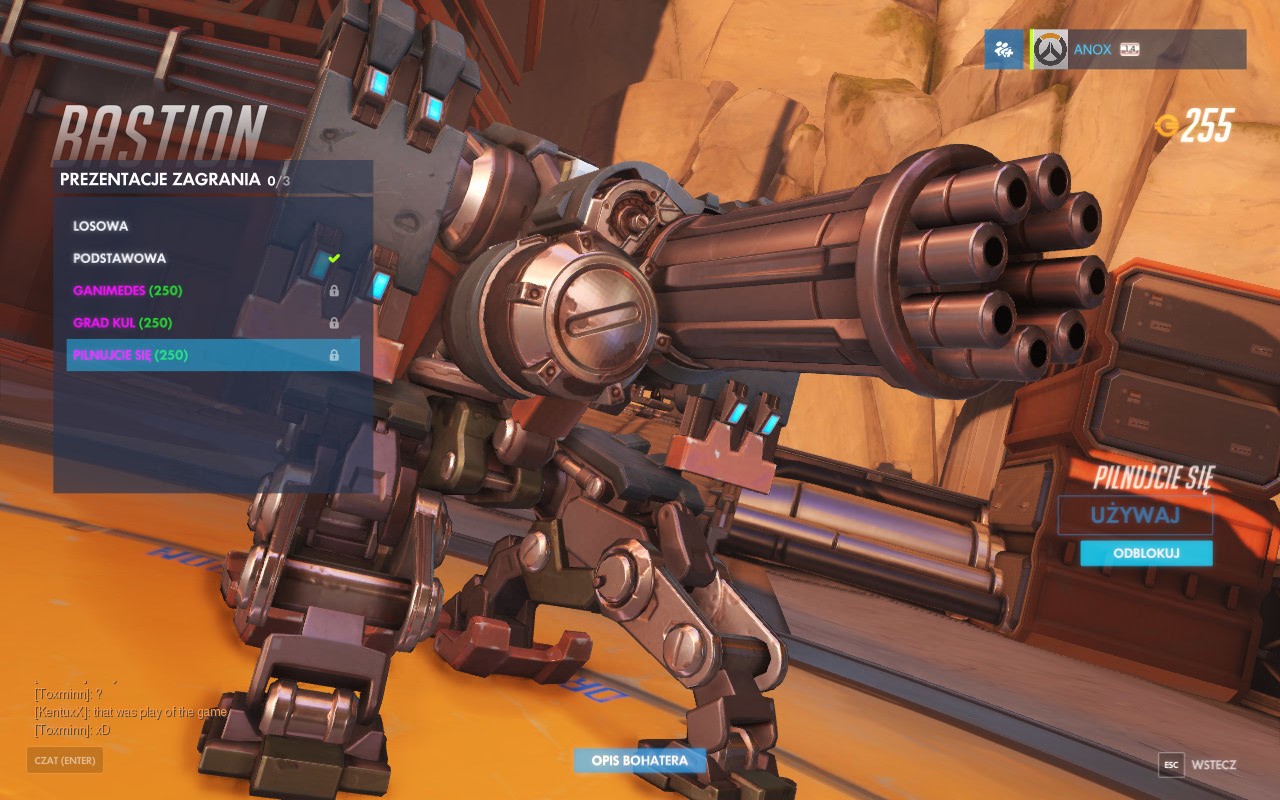Open the OPIS BOHATERA panel

click(x=638, y=761)
